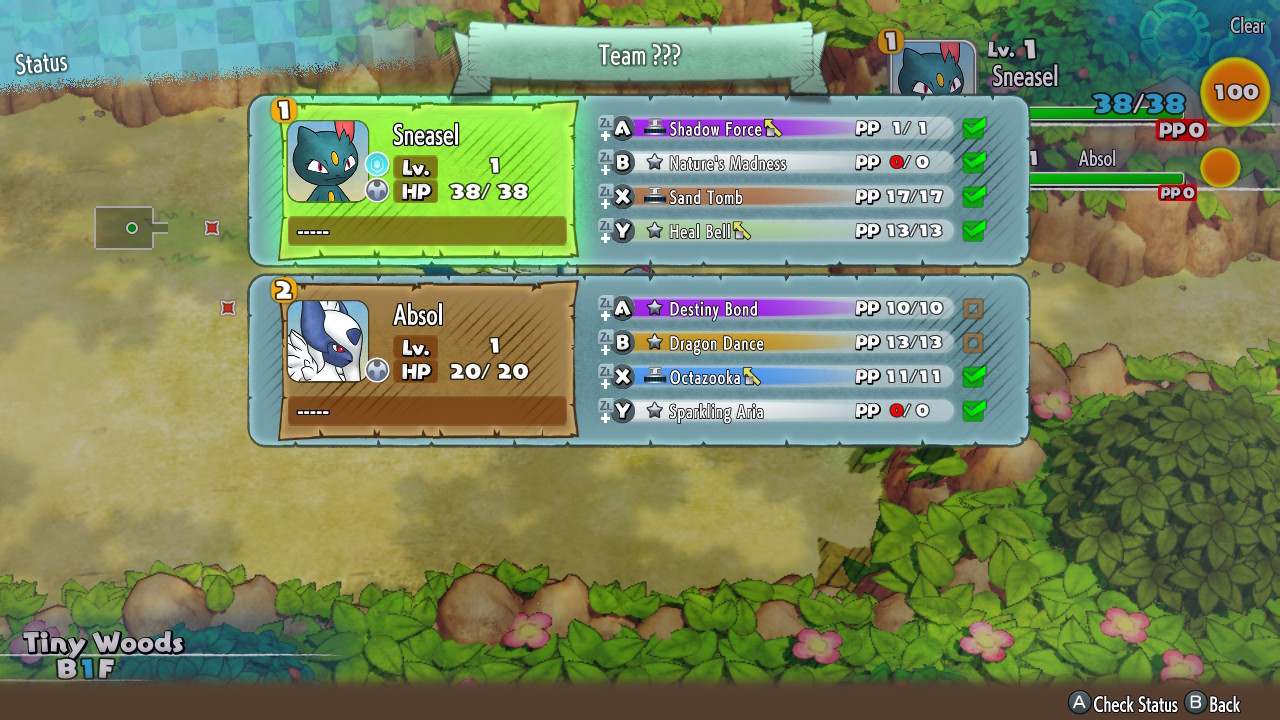Enable the Destiny Bond checkbox
The height and width of the screenshot is (720, 1280).
[973, 309]
